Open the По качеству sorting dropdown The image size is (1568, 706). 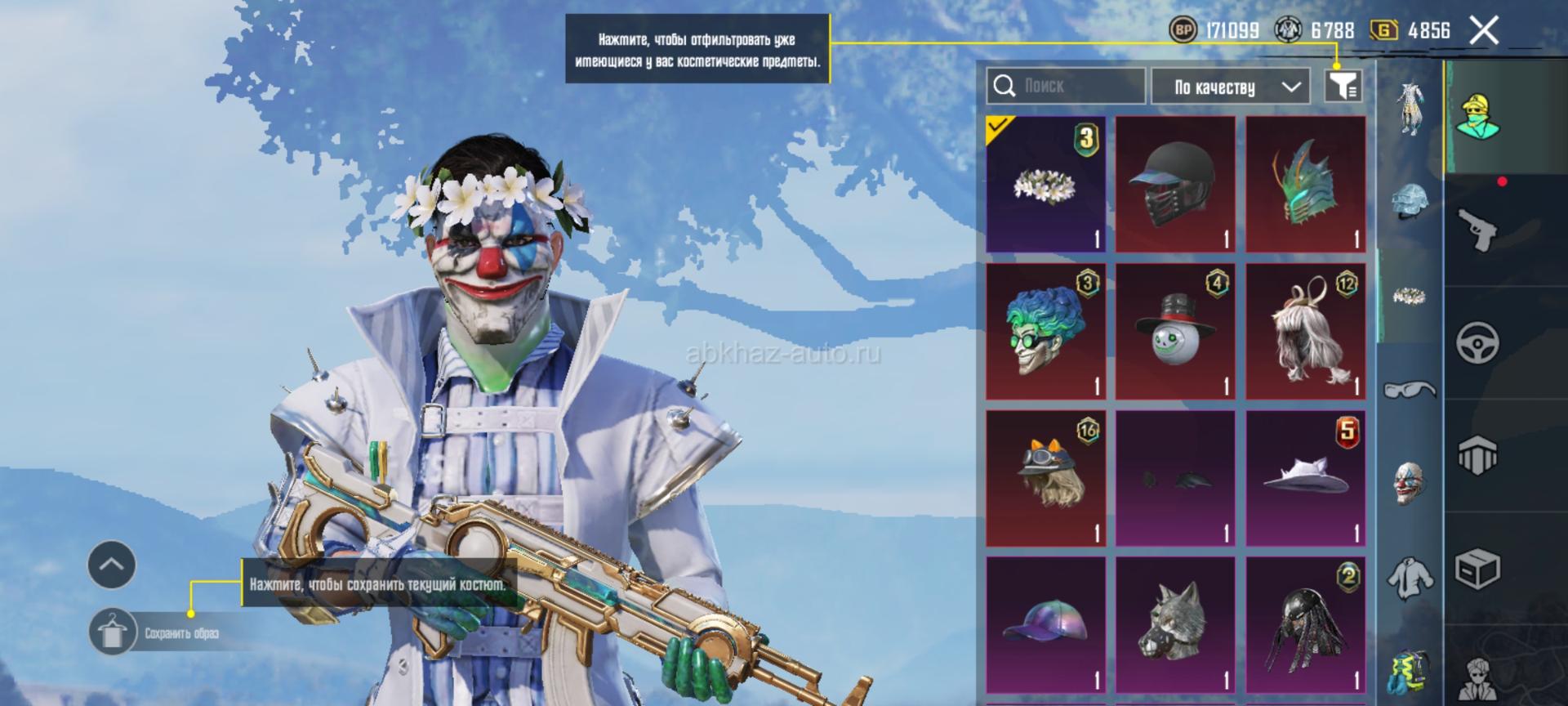(x=1235, y=87)
